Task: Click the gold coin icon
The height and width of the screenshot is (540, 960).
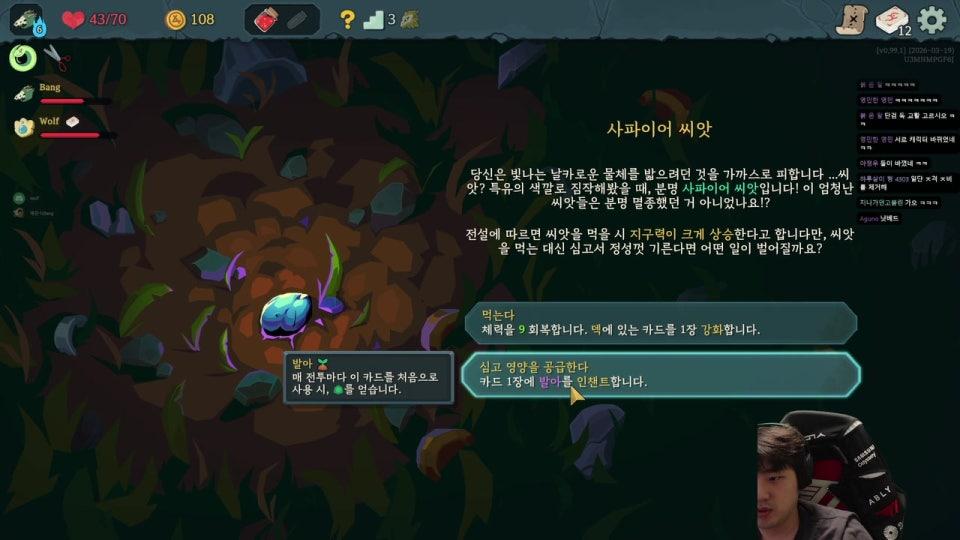Action: click(x=176, y=19)
